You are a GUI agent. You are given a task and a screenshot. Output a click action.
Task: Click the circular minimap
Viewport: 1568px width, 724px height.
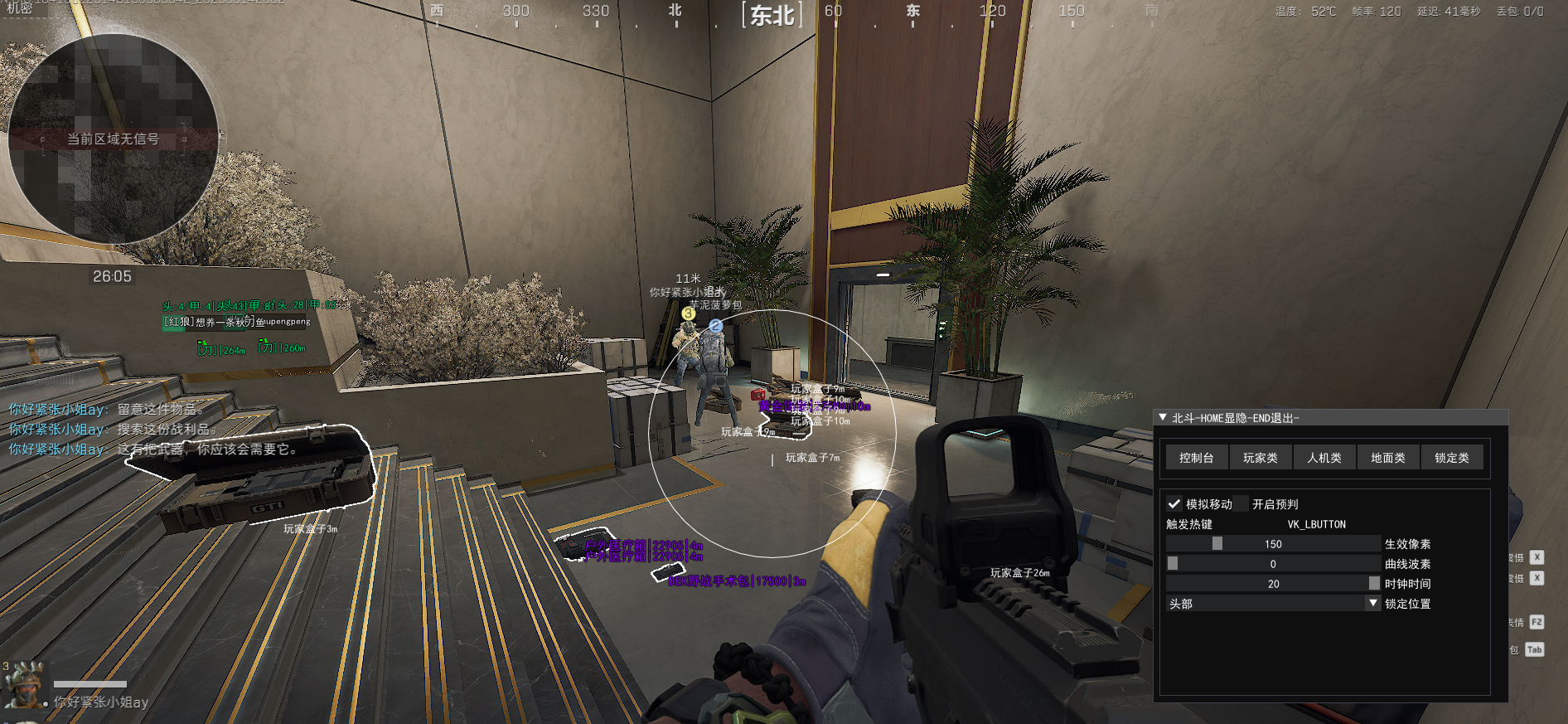[113, 139]
